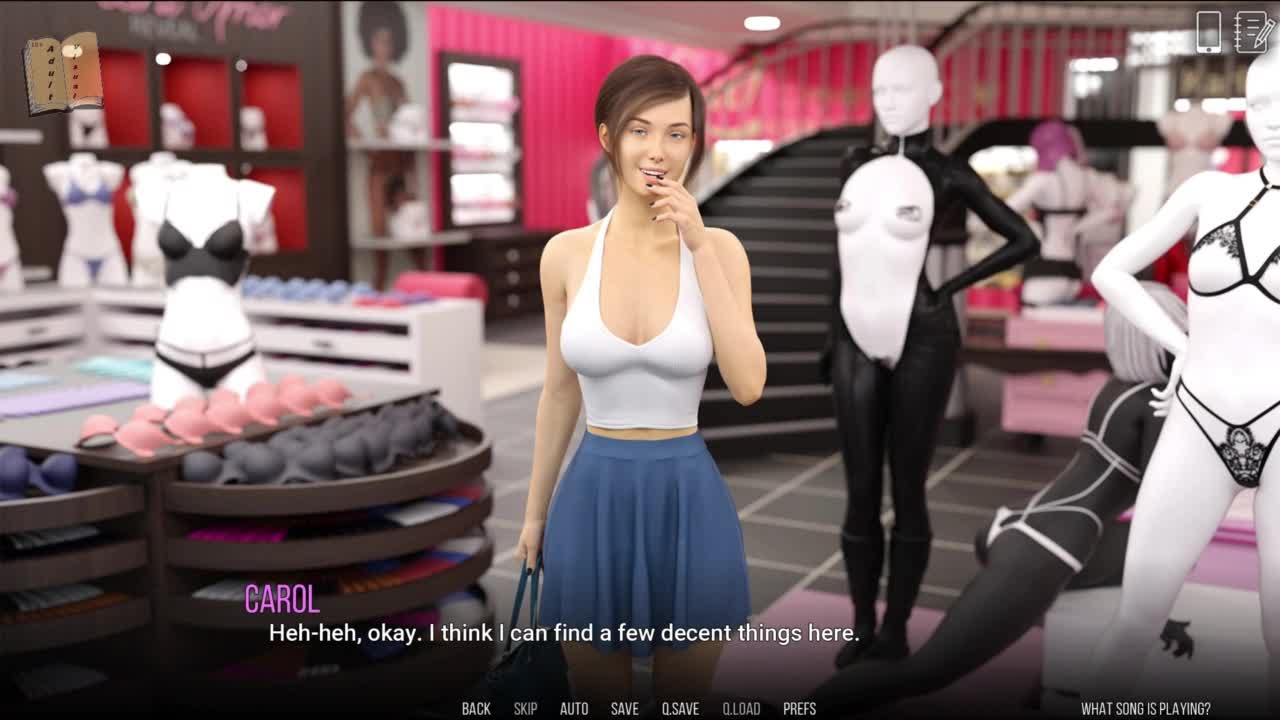This screenshot has height=720, width=1280.
Task: Go back with the BACK button
Action: 476,709
